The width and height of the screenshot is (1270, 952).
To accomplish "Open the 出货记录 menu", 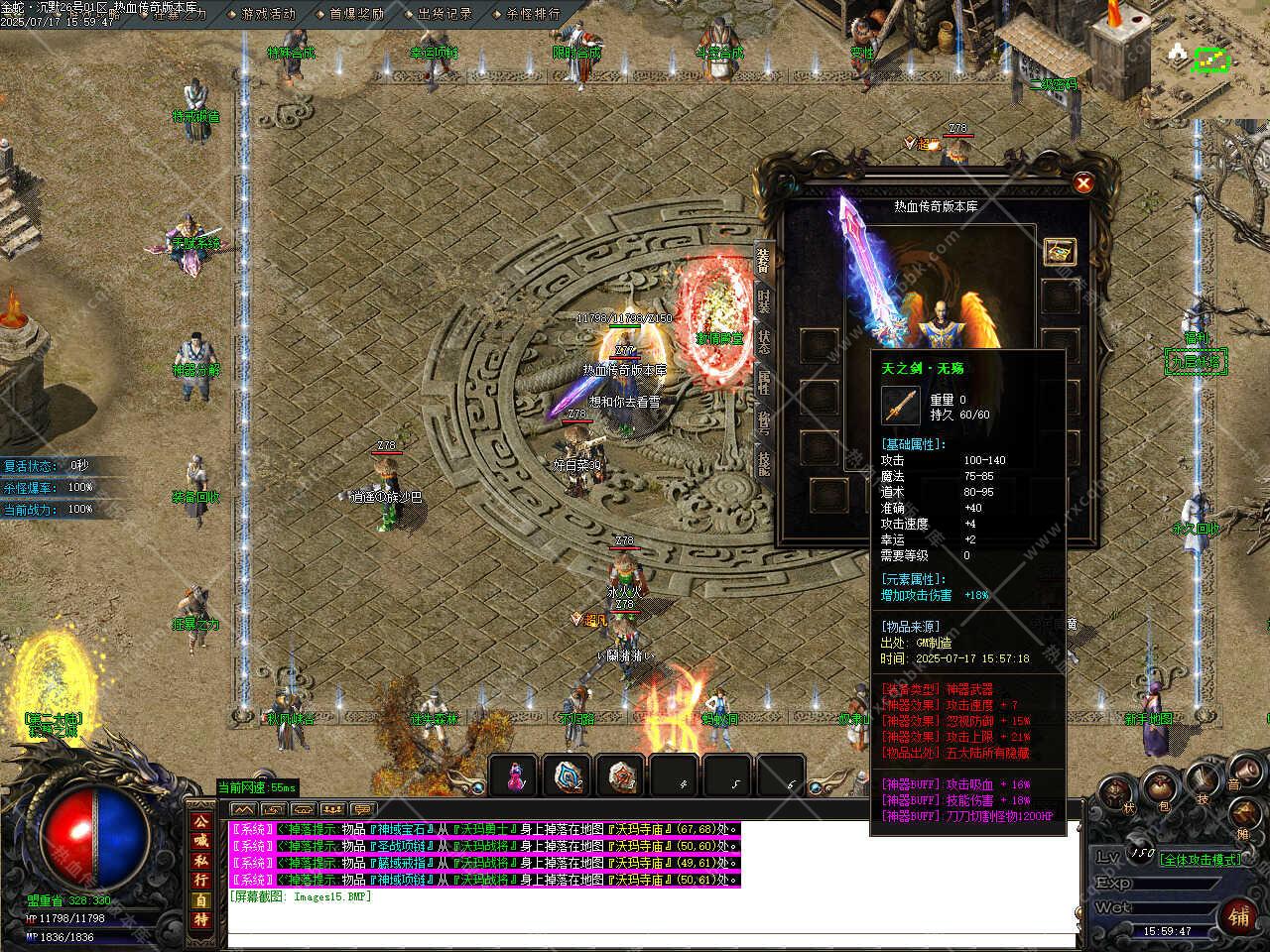I will coord(444,14).
